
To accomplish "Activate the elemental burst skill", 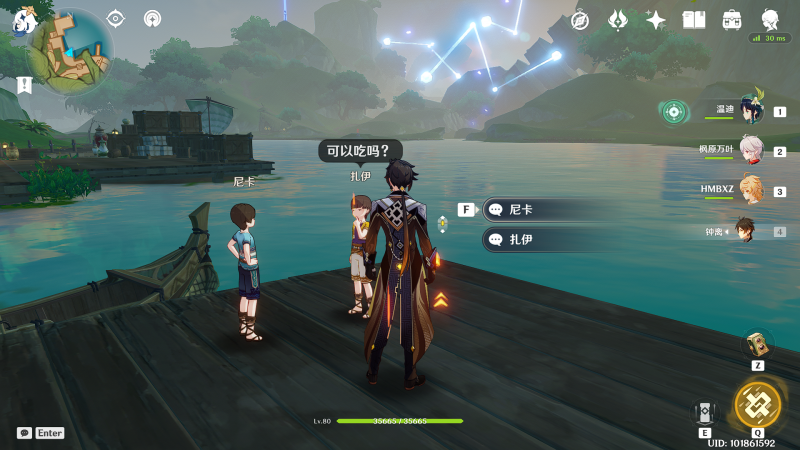I will pos(757,404).
